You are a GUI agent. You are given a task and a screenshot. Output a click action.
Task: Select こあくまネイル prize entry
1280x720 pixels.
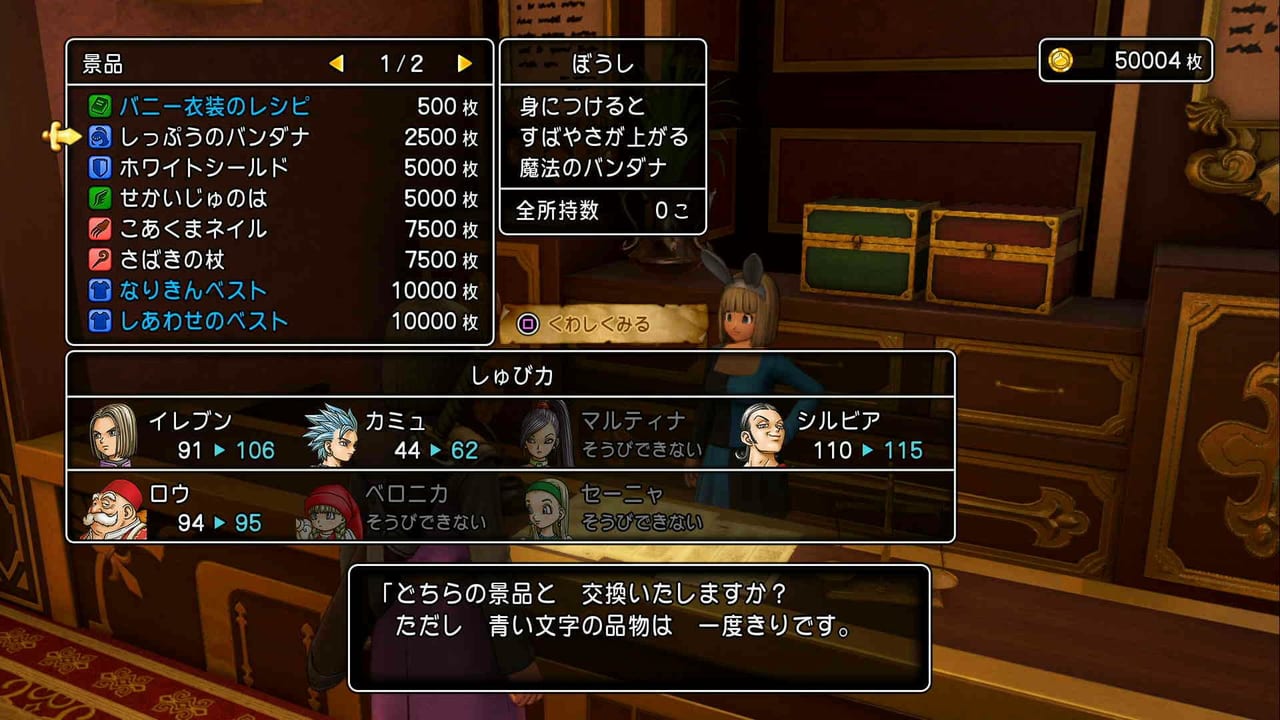(193, 229)
